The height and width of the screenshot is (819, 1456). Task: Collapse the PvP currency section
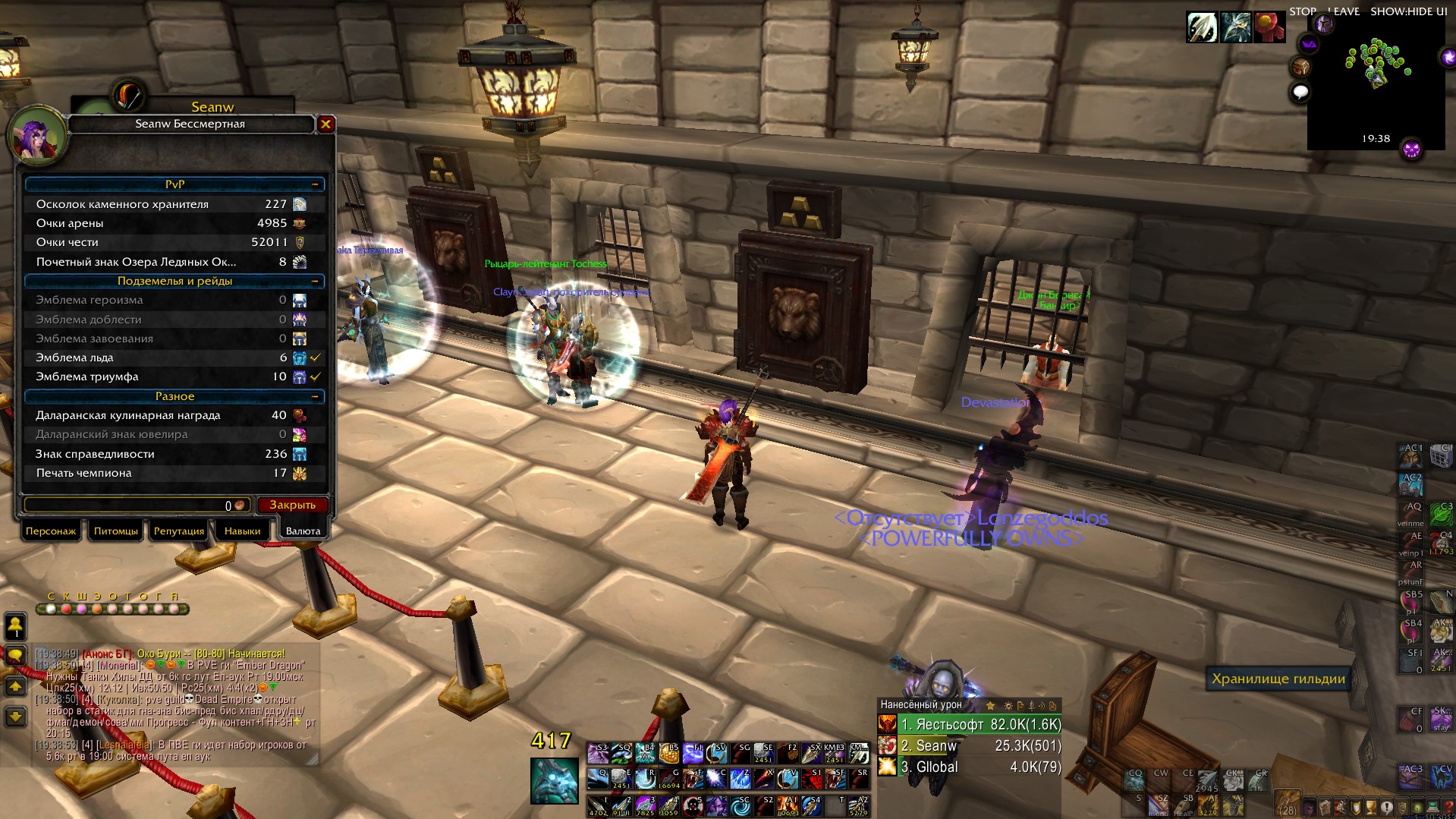[x=315, y=184]
